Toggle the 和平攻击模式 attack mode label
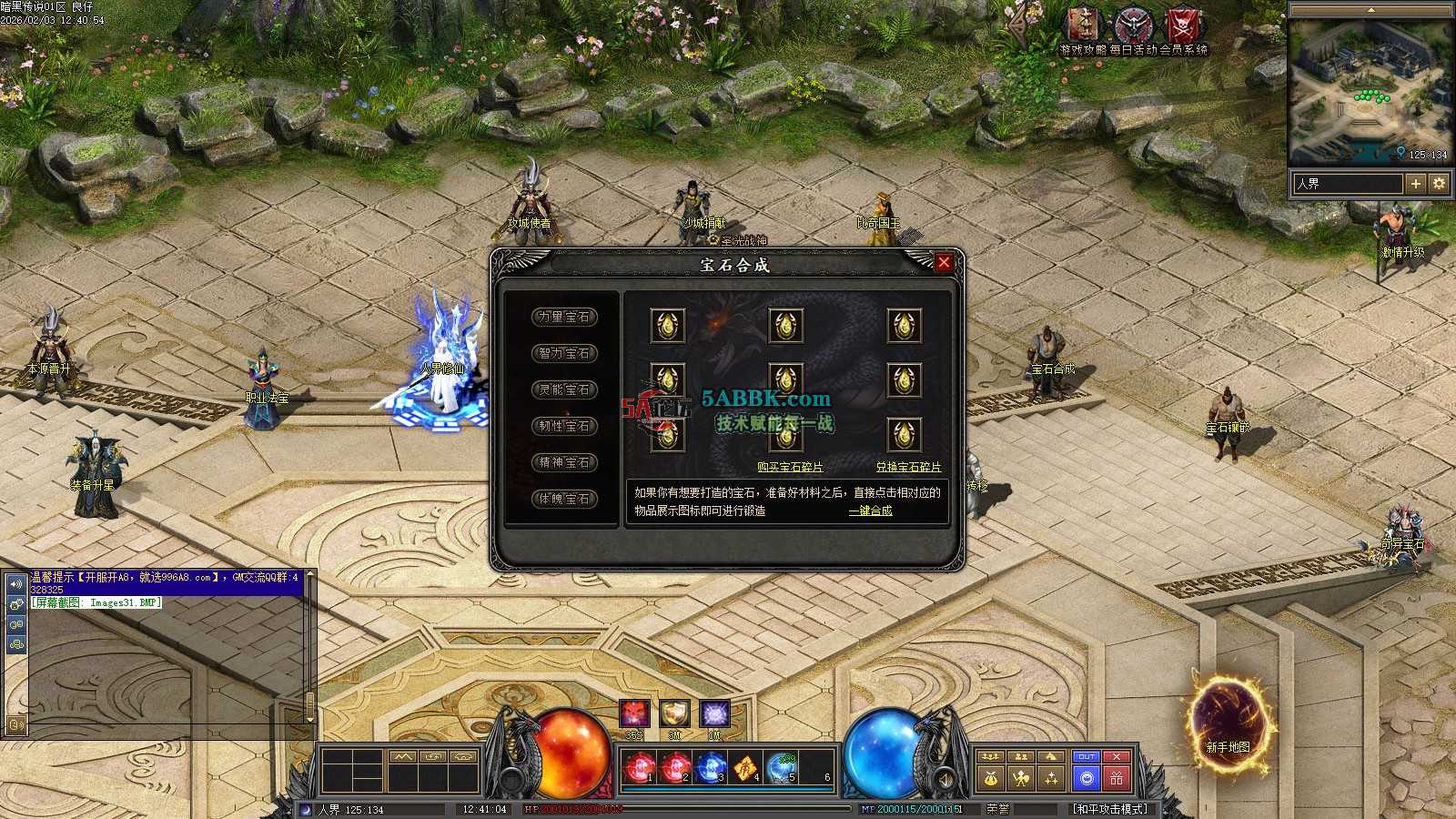This screenshot has width=1456, height=819. point(1109,809)
